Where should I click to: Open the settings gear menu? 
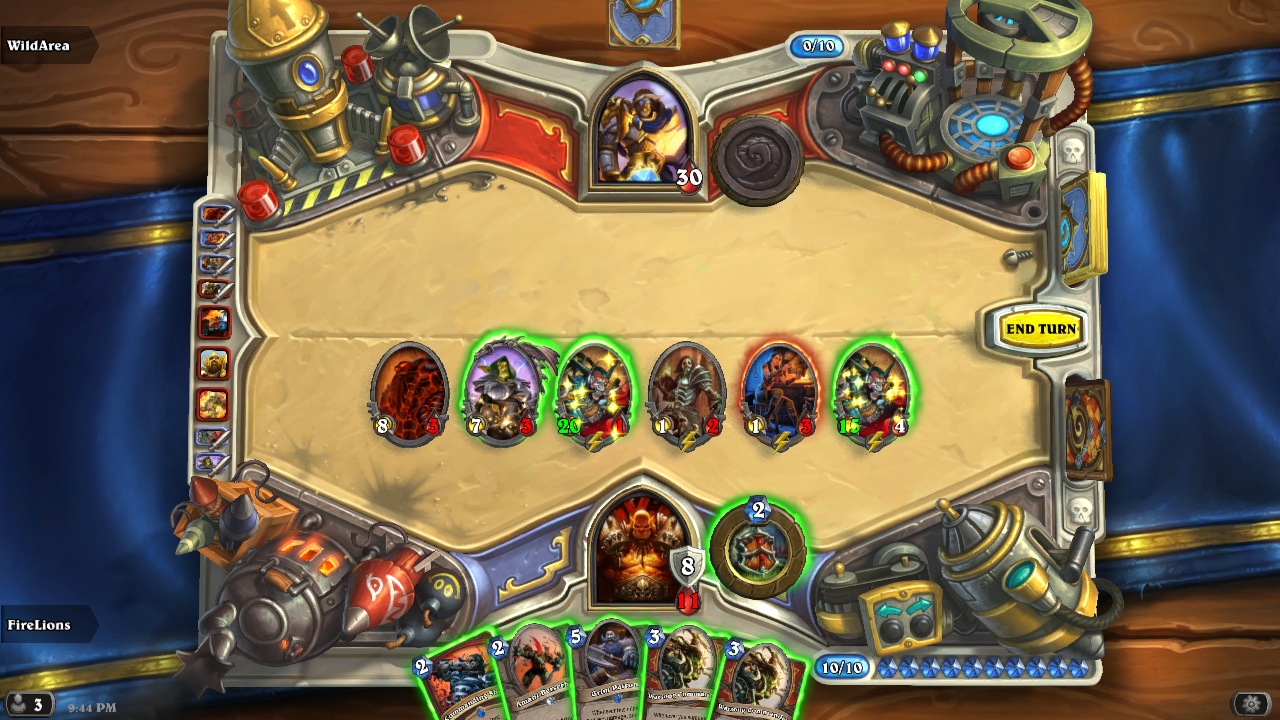coord(1251,703)
